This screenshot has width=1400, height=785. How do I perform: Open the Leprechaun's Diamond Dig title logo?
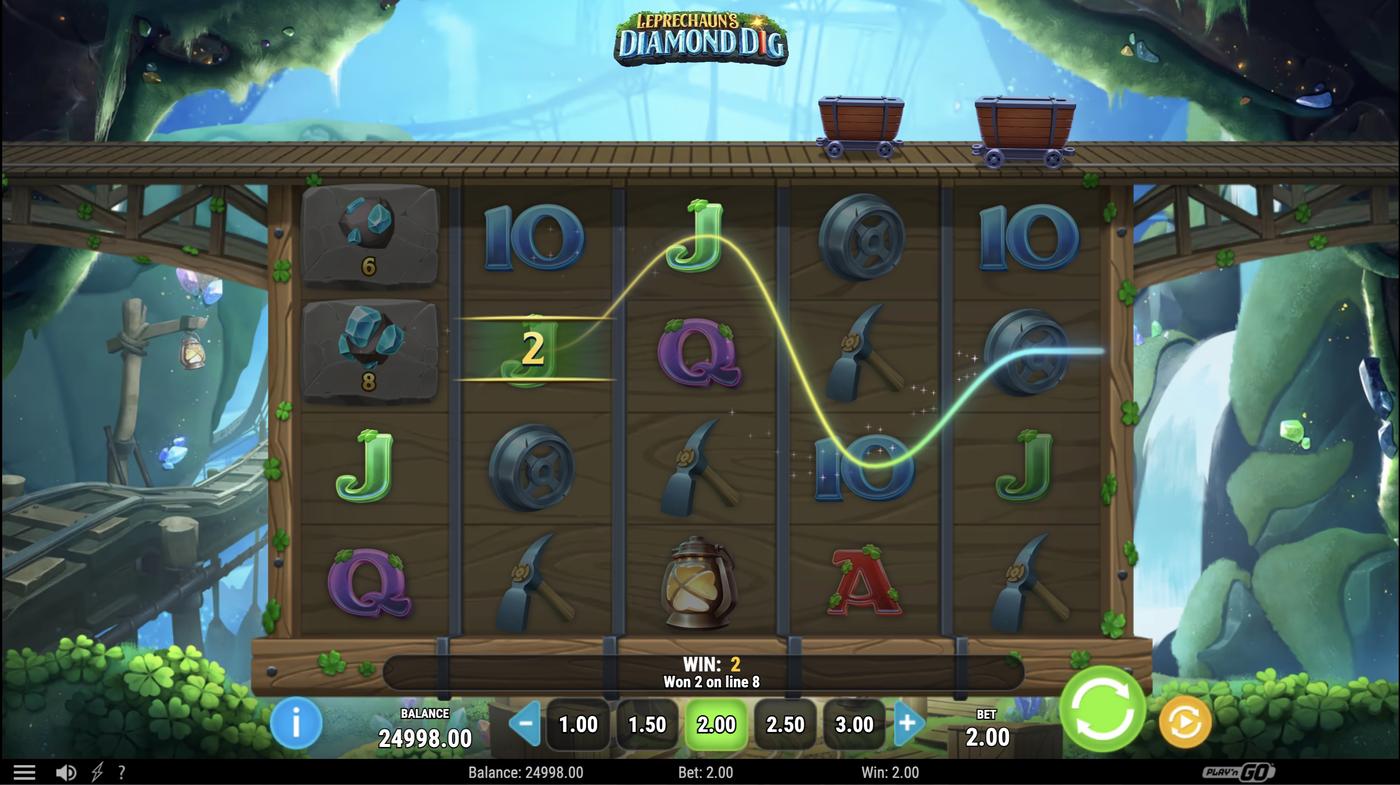pyautogui.click(x=700, y=38)
